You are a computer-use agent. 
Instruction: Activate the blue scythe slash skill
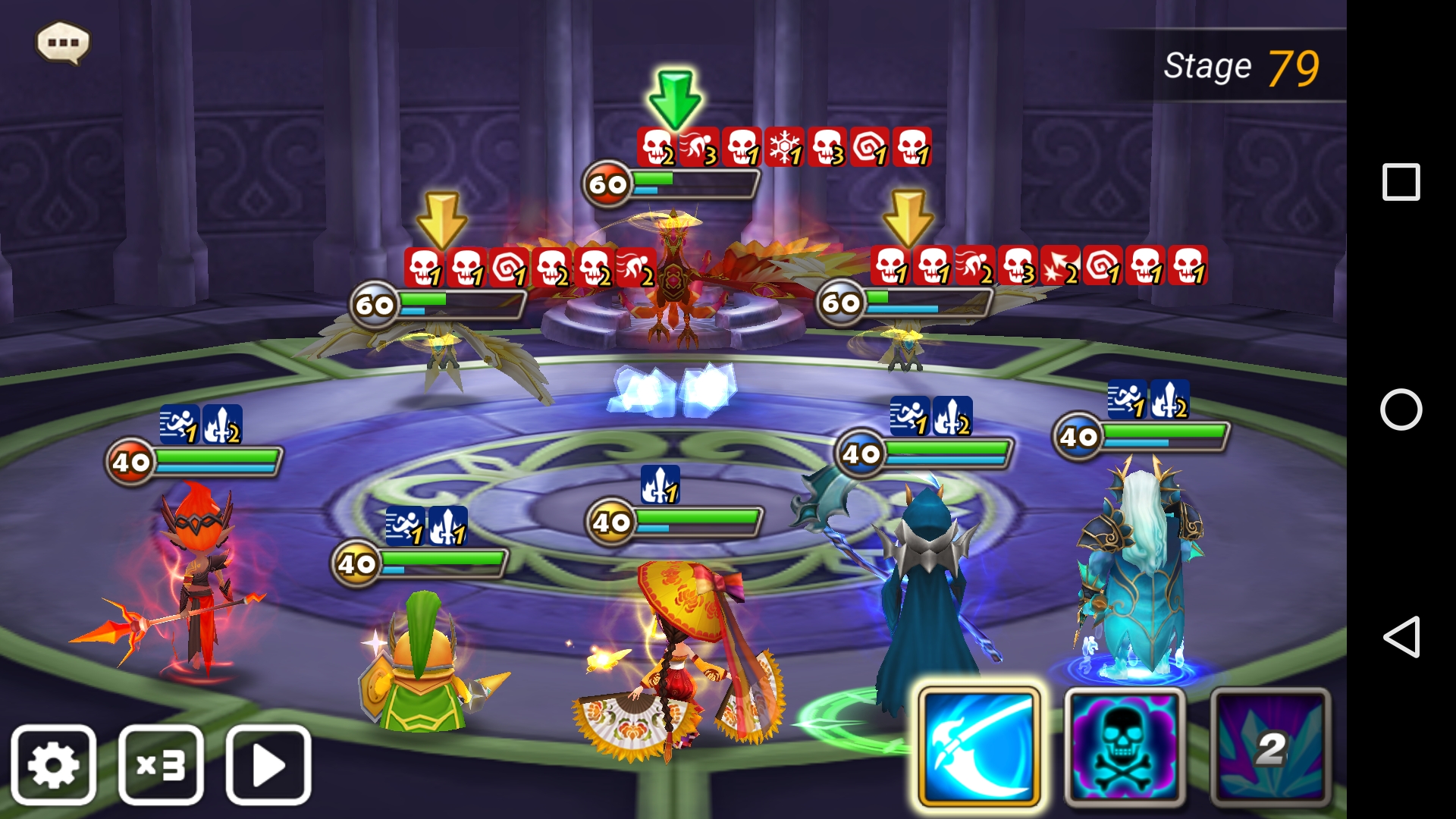pyautogui.click(x=978, y=747)
